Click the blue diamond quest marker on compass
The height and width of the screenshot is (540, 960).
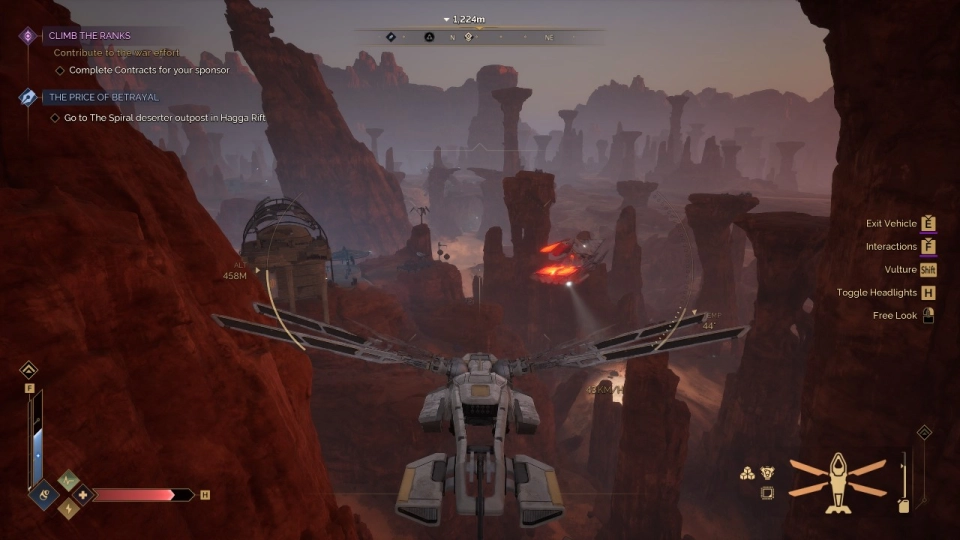click(x=391, y=37)
